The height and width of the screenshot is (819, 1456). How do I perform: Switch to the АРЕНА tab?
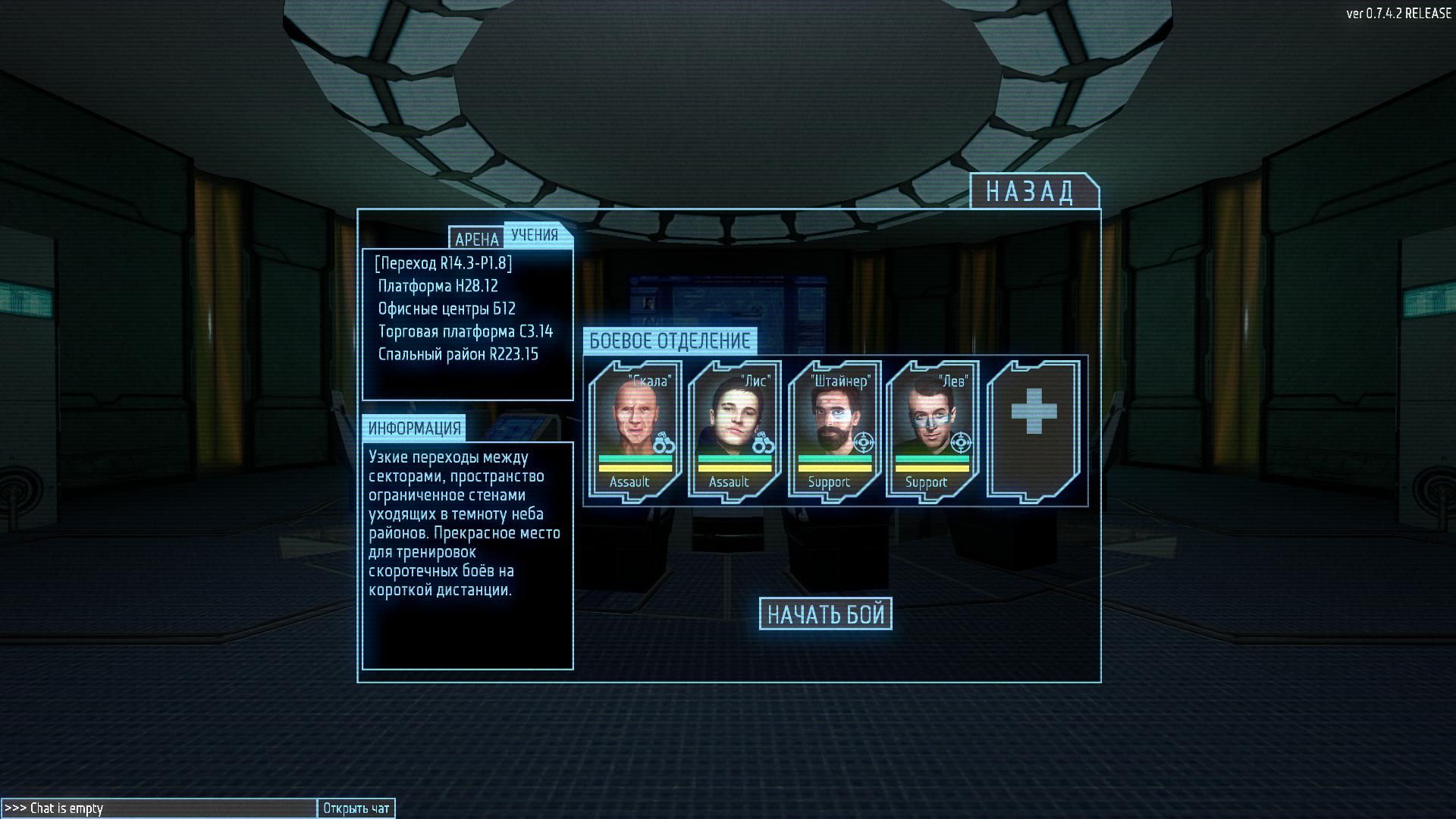pos(476,239)
